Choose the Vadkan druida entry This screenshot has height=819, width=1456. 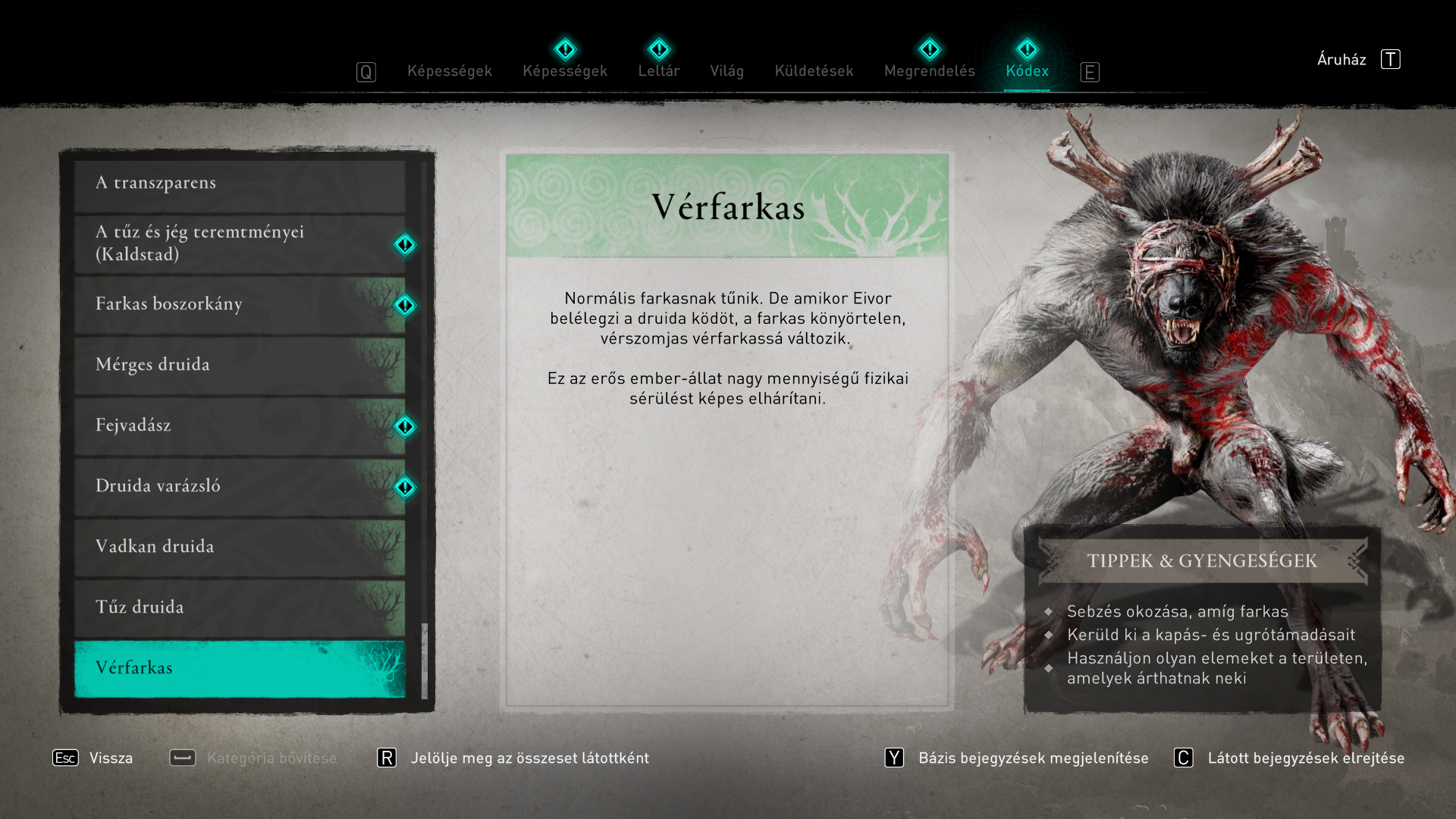click(240, 548)
